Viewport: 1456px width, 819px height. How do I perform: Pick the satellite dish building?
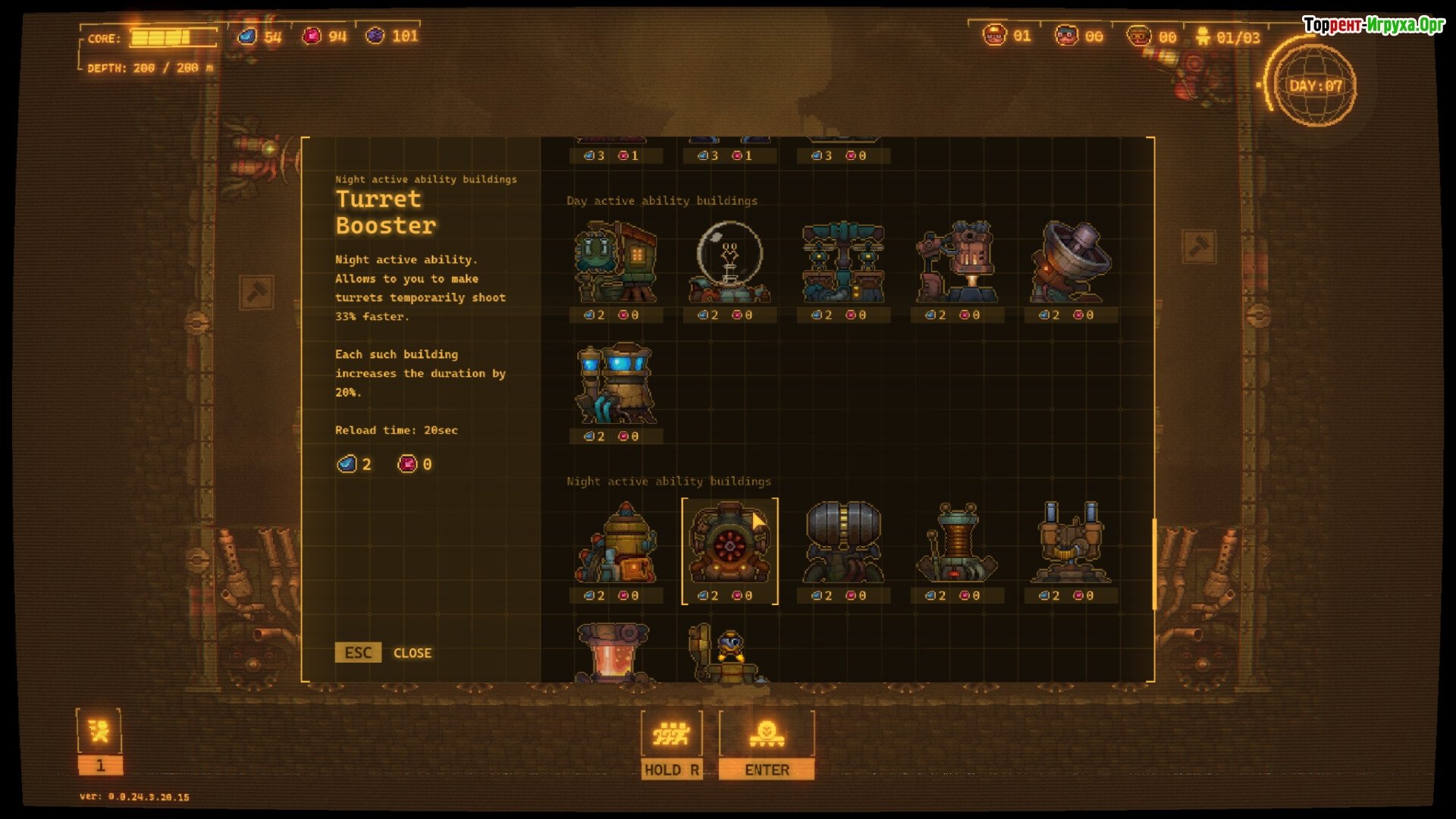[1070, 263]
